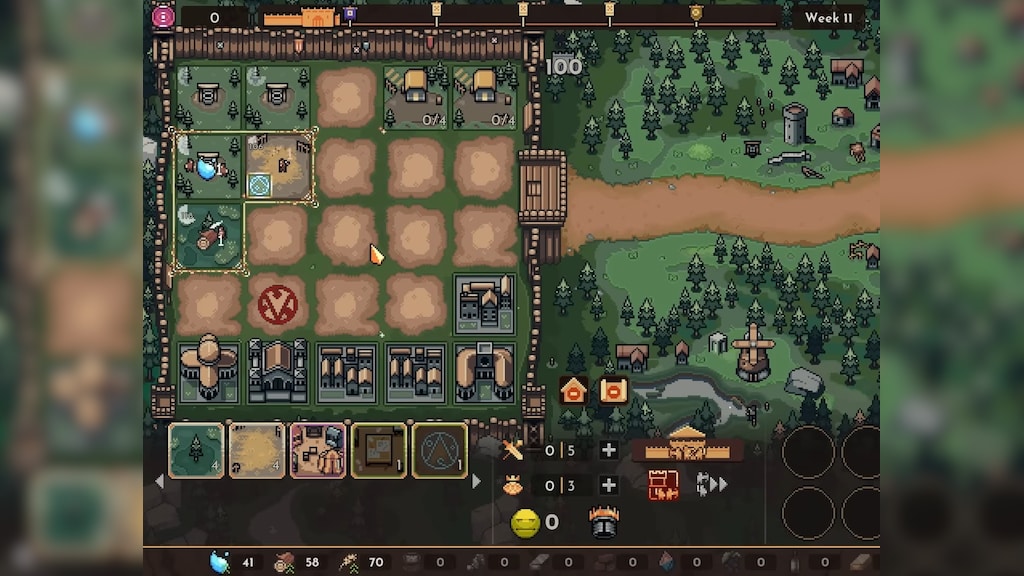Select the forest tile card
1024x576 pixels.
196,451
